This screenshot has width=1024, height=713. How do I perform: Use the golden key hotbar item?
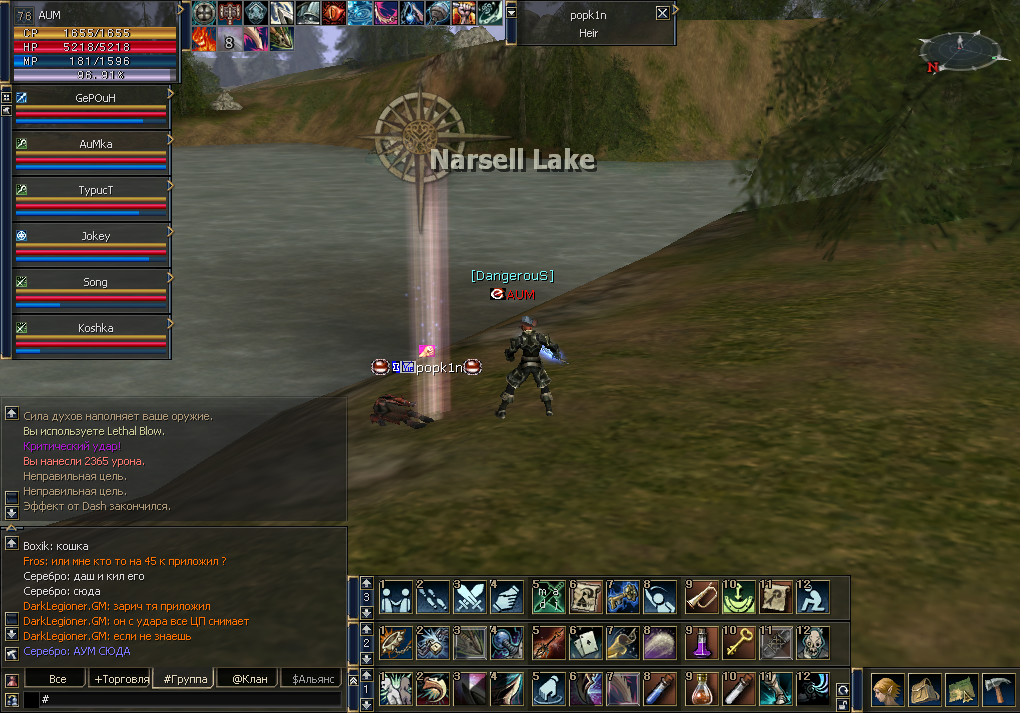click(x=736, y=643)
